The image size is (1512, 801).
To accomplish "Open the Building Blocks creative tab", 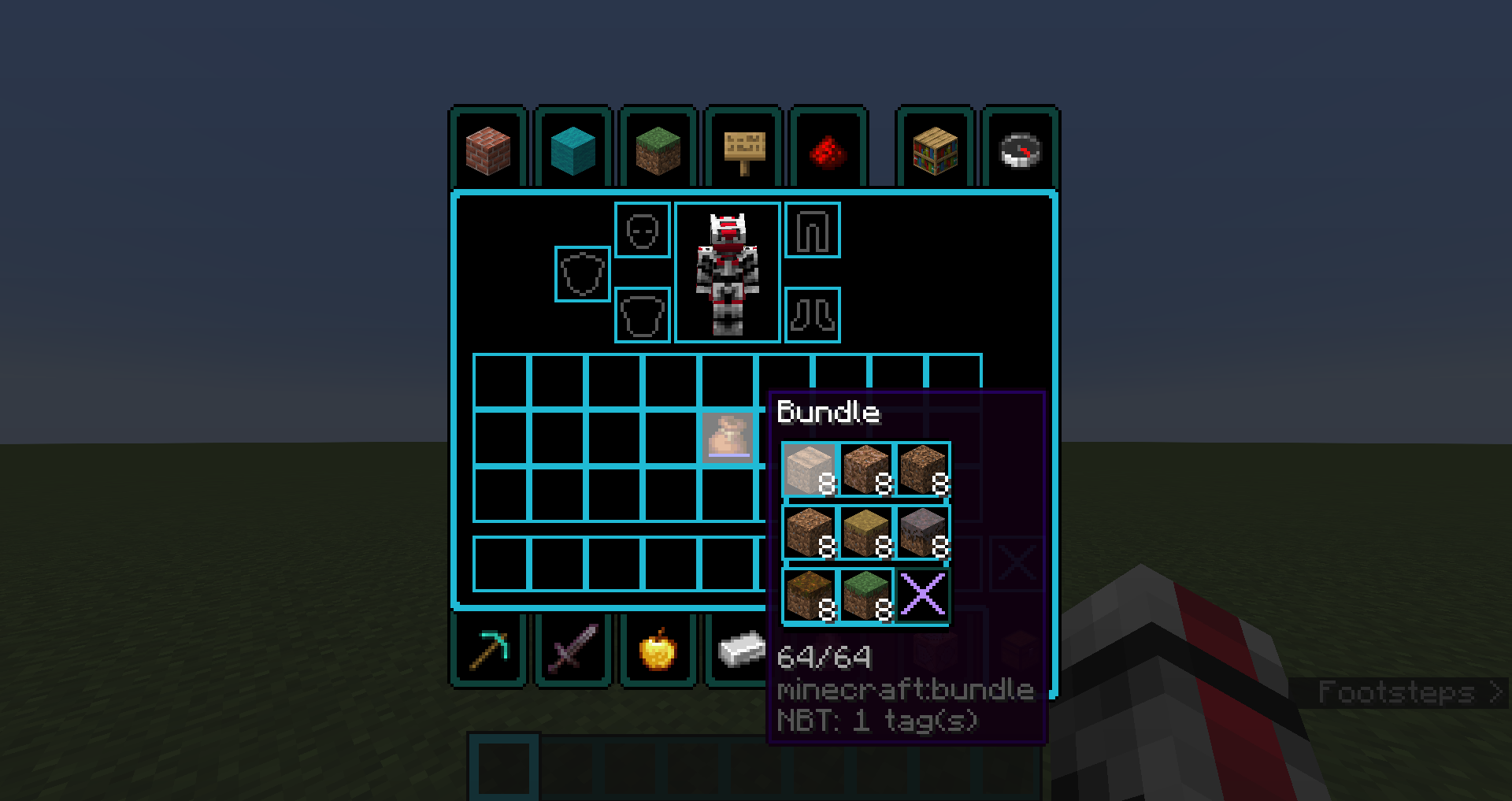I will pyautogui.click(x=487, y=150).
